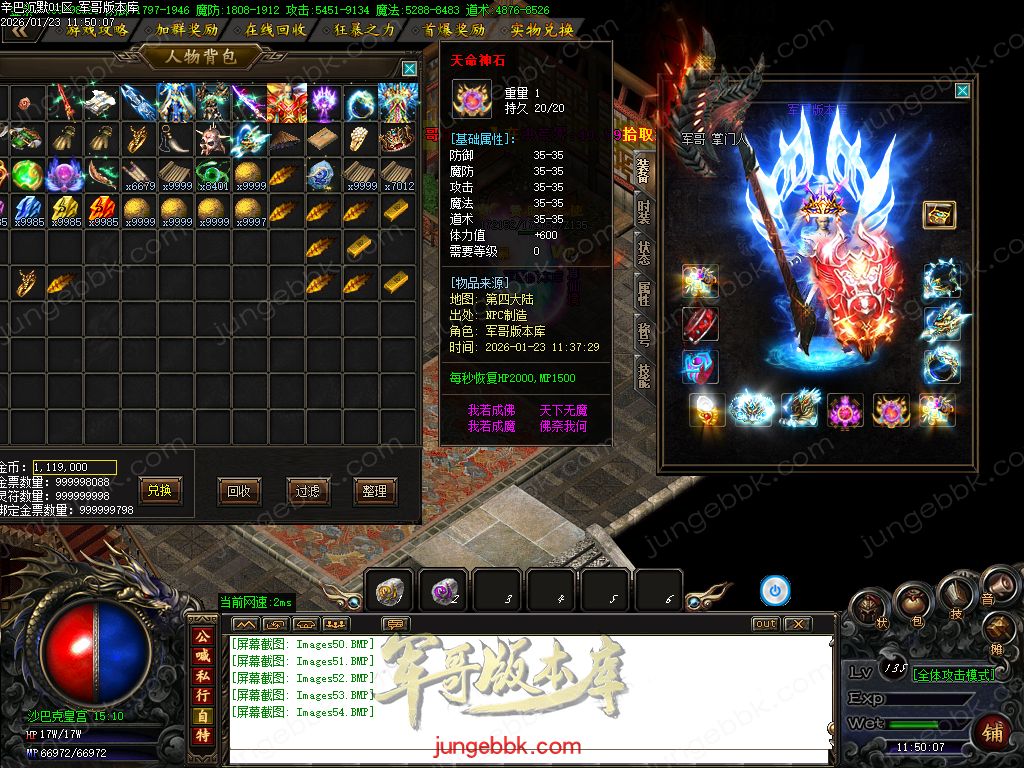
Task: Select the 在线回收 online recycle menu
Action: 275,30
